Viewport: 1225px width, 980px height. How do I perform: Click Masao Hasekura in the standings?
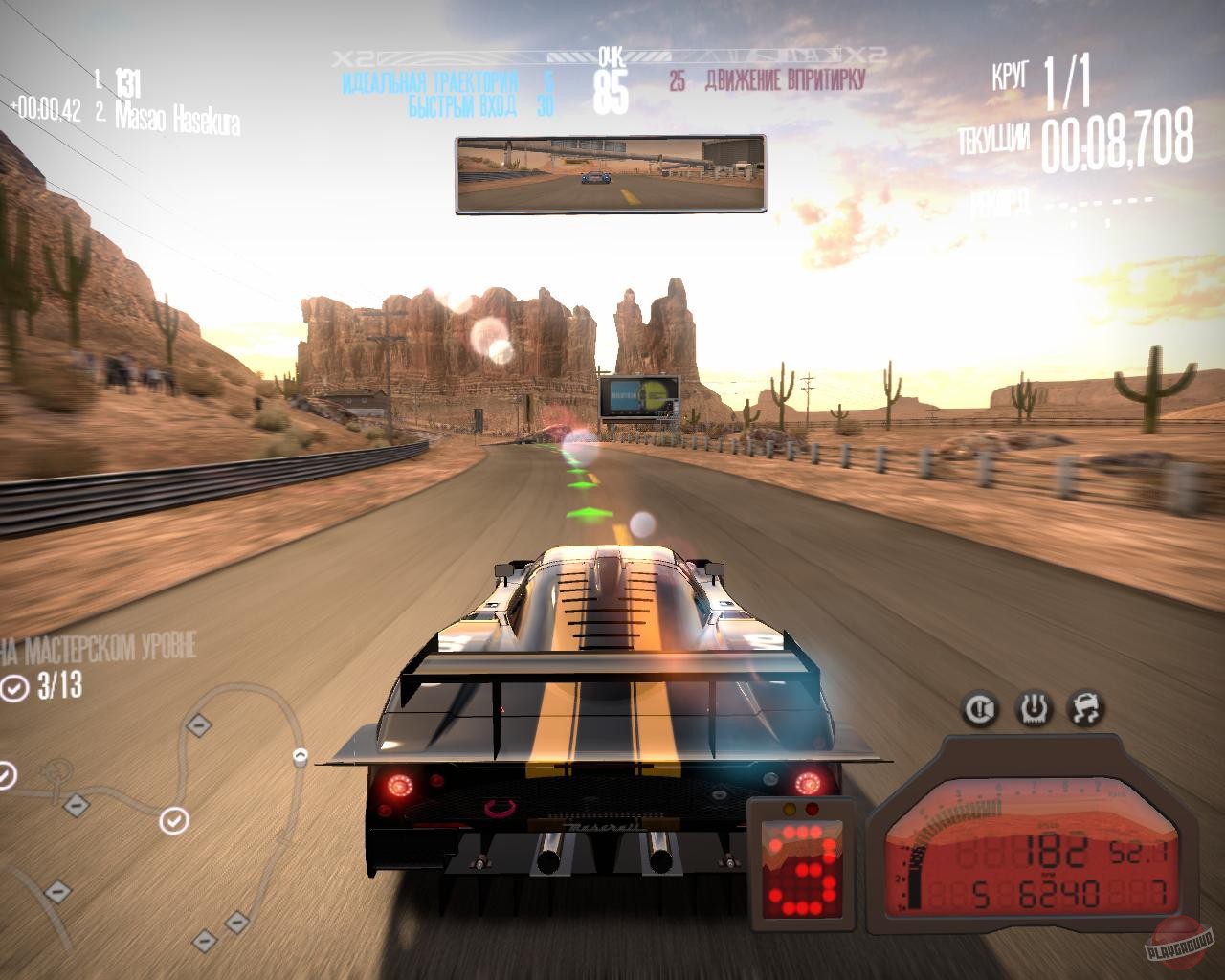point(178,119)
